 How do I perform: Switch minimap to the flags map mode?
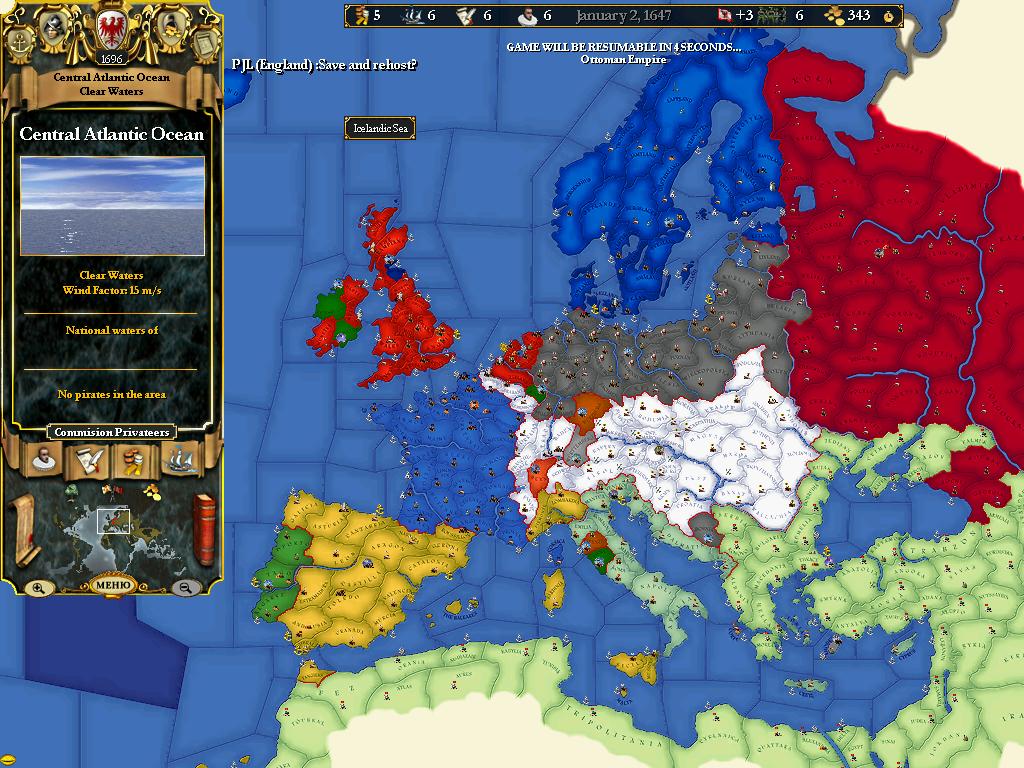coord(111,490)
